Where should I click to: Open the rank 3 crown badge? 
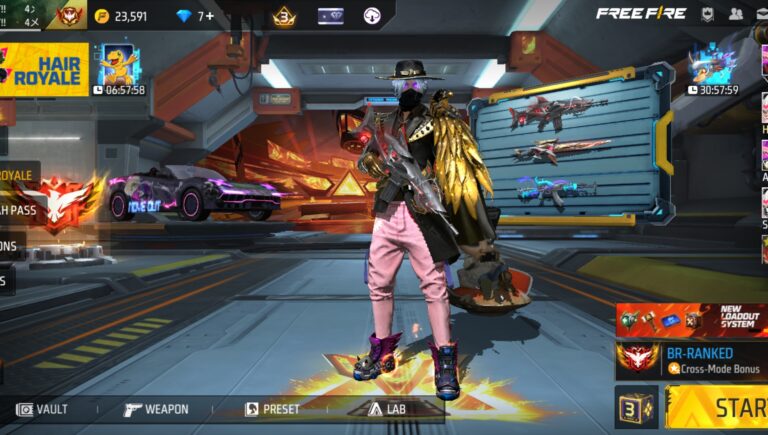tap(284, 16)
